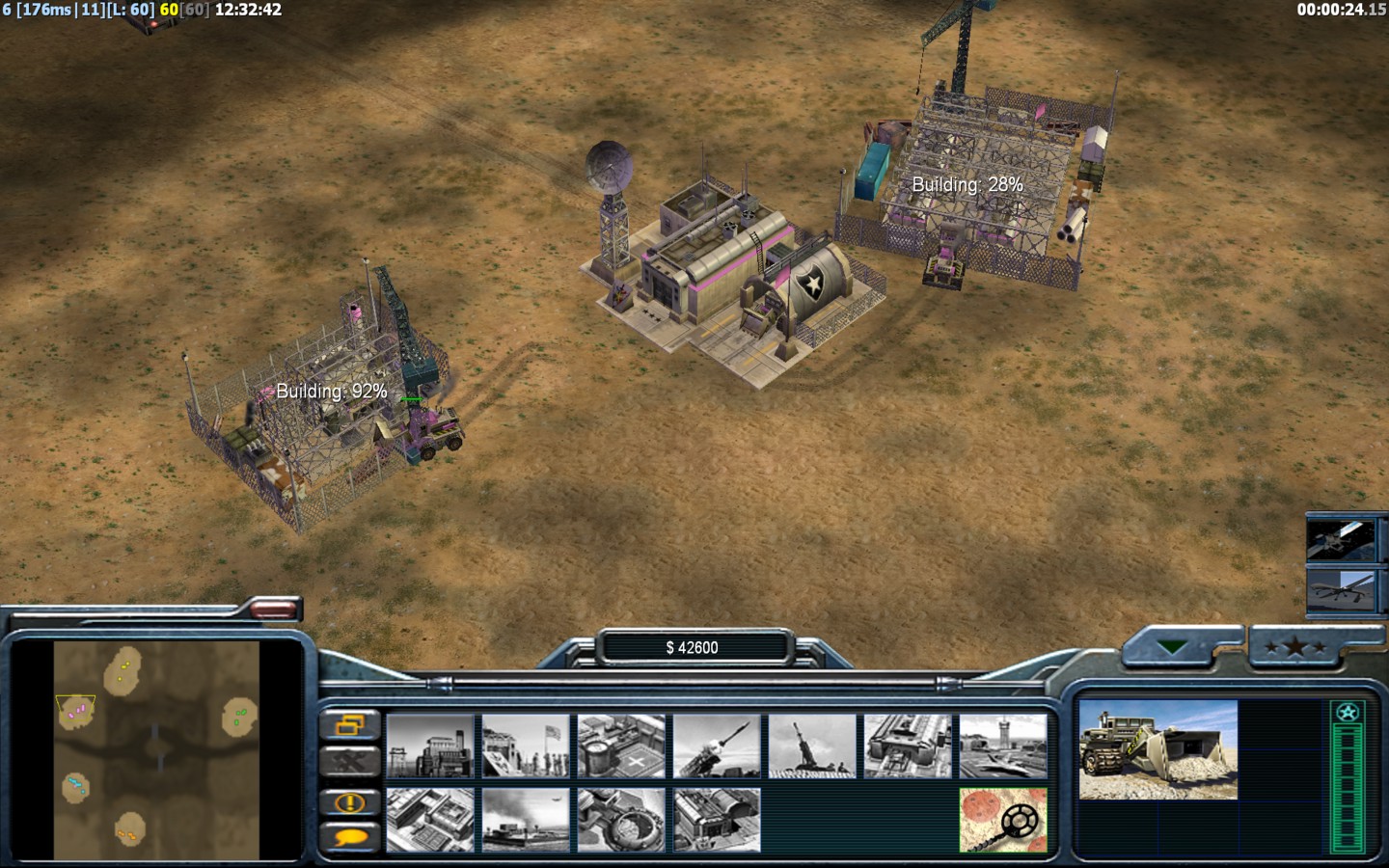
Task: Choose the Supply Center build icon
Action: pyautogui.click(x=621, y=746)
